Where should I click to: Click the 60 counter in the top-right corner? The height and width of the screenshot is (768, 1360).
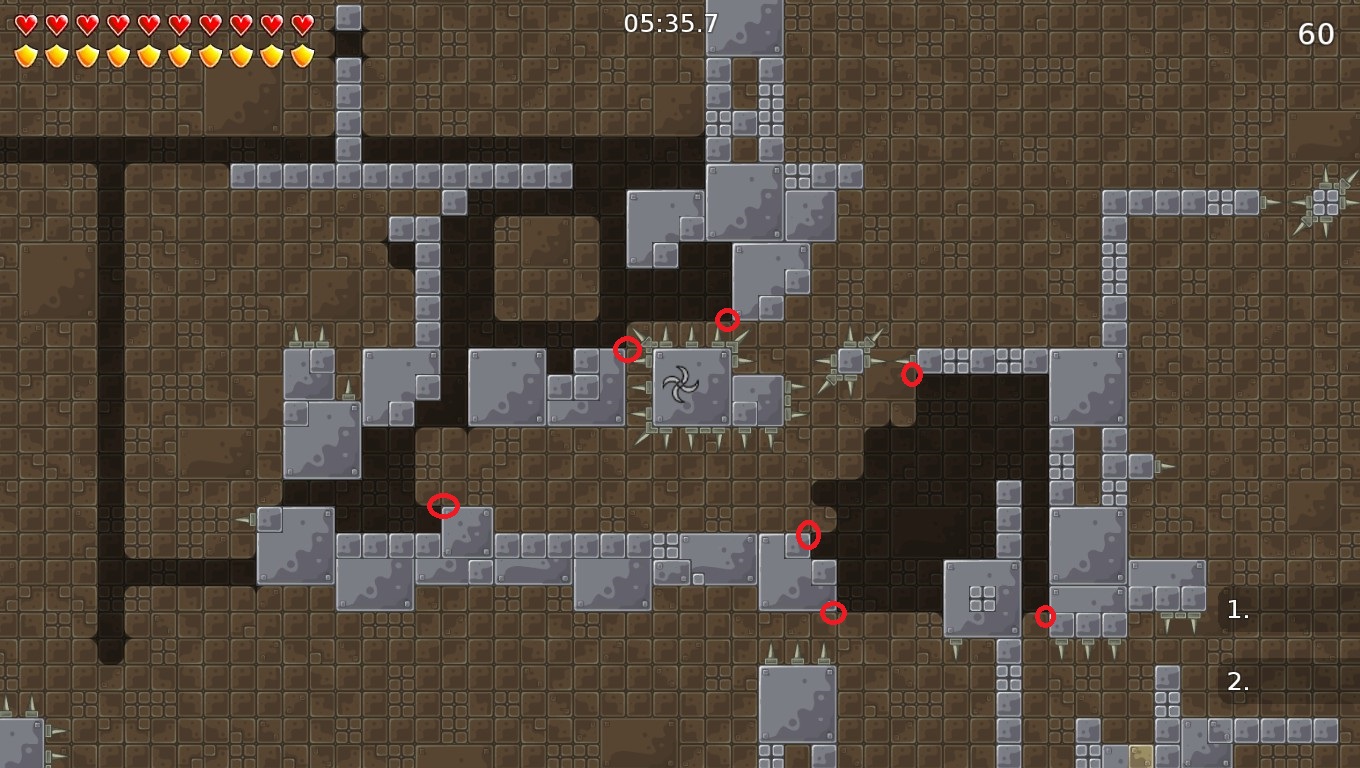[1318, 34]
